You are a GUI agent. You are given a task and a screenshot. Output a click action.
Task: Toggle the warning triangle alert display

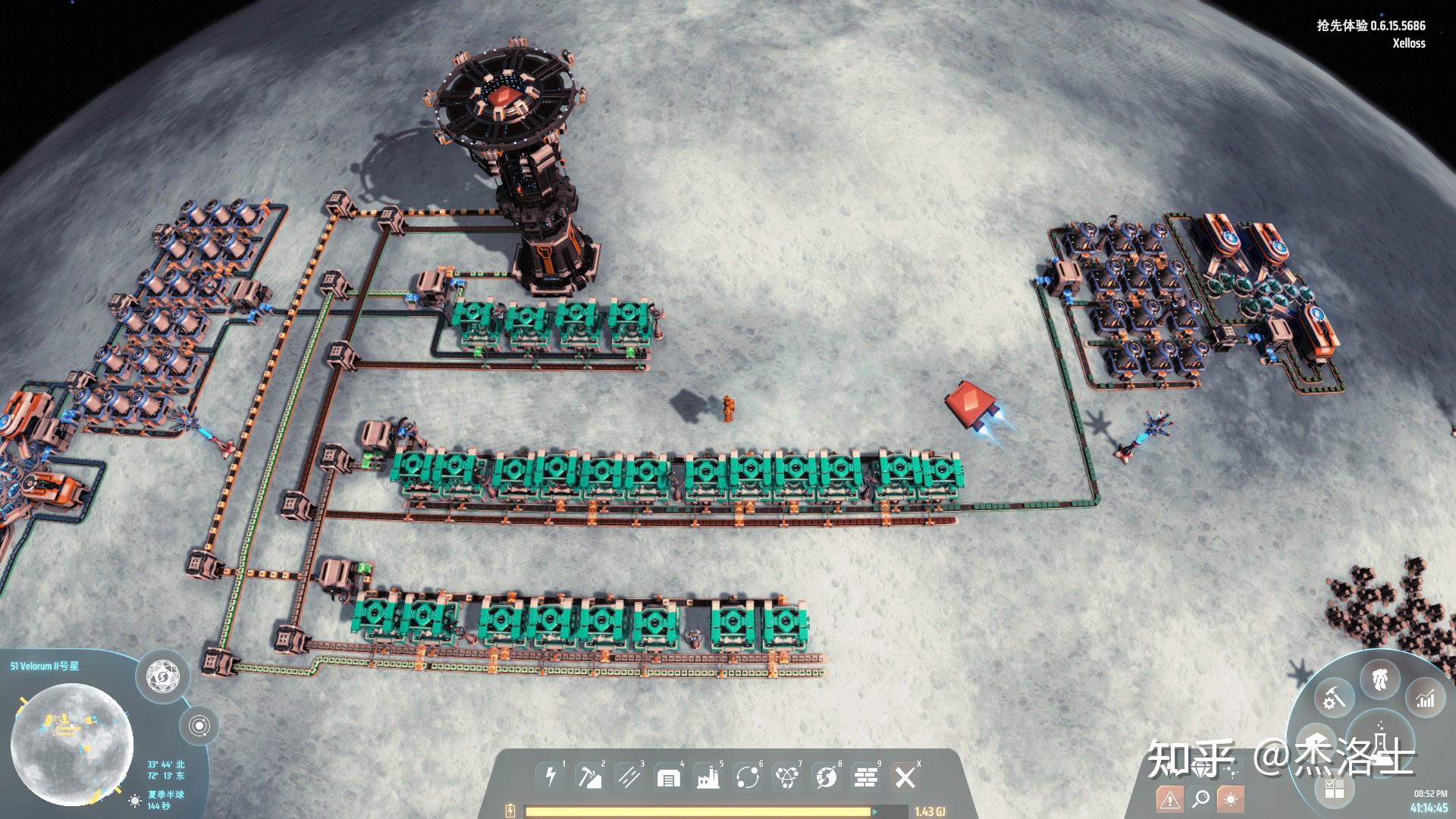(x=1169, y=799)
